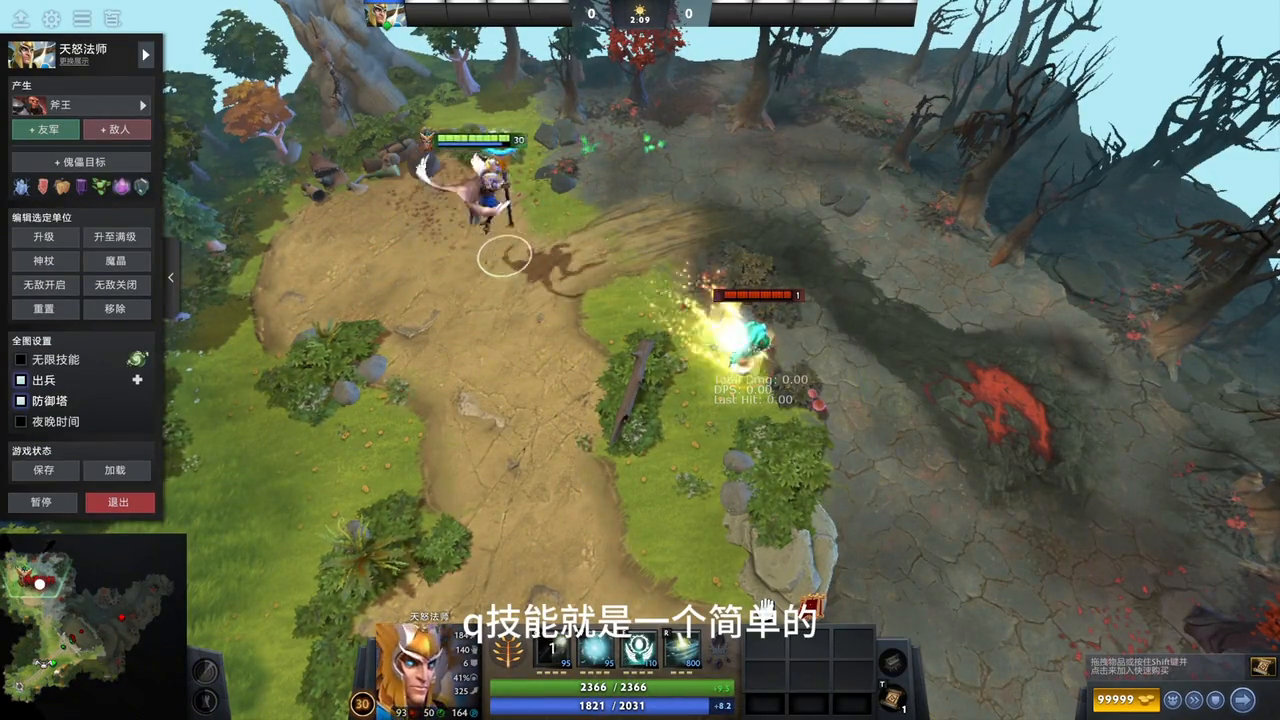Grant the 魔晶 shard upgrade
Image resolution: width=1280 pixels, height=720 pixels.
[x=115, y=261]
